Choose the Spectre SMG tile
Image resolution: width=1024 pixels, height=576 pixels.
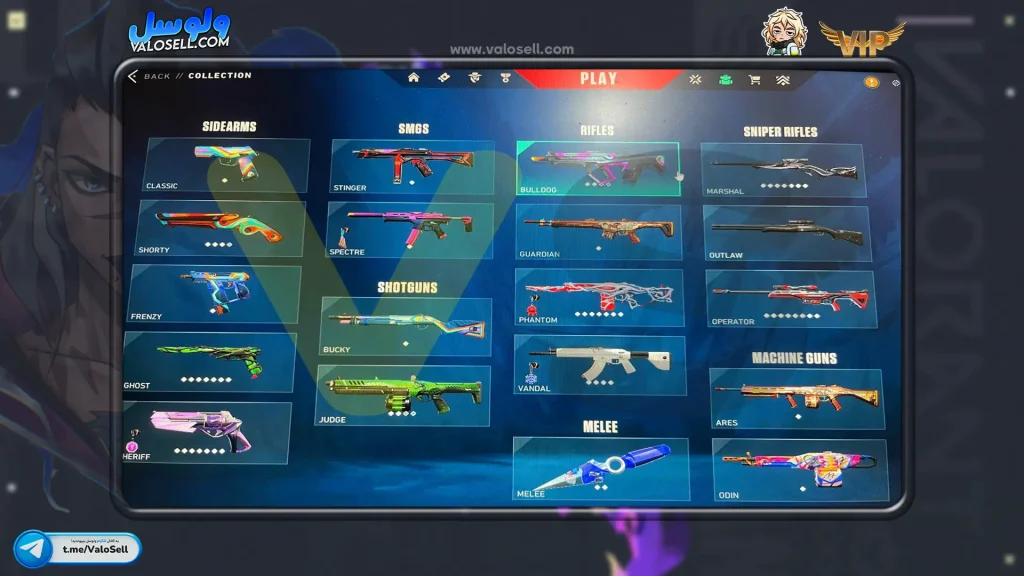point(411,230)
